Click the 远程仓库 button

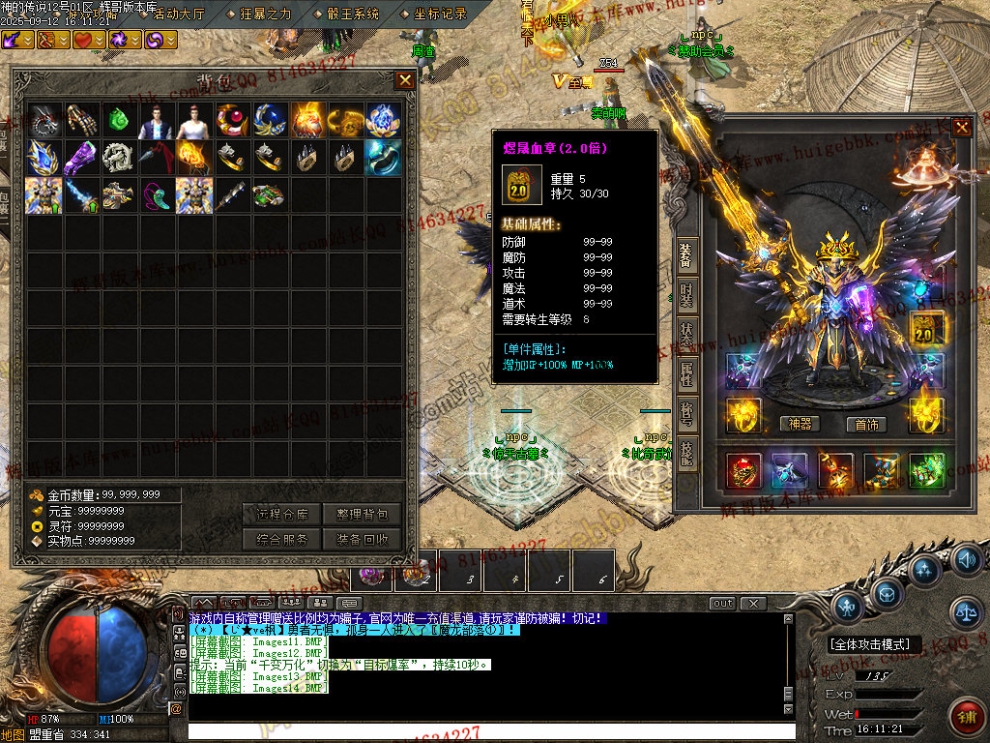[281, 514]
